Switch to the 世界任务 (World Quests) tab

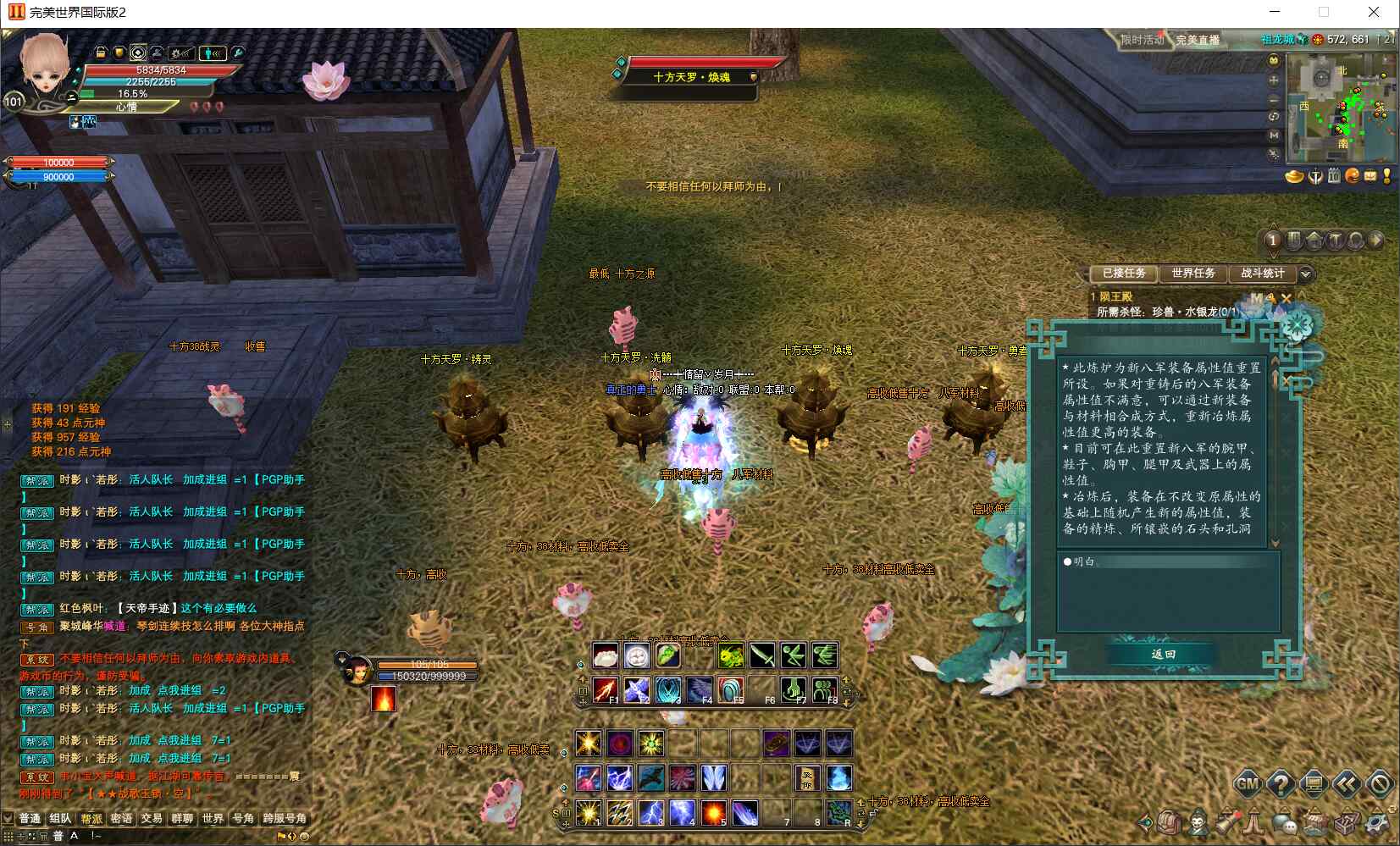coord(1192,273)
